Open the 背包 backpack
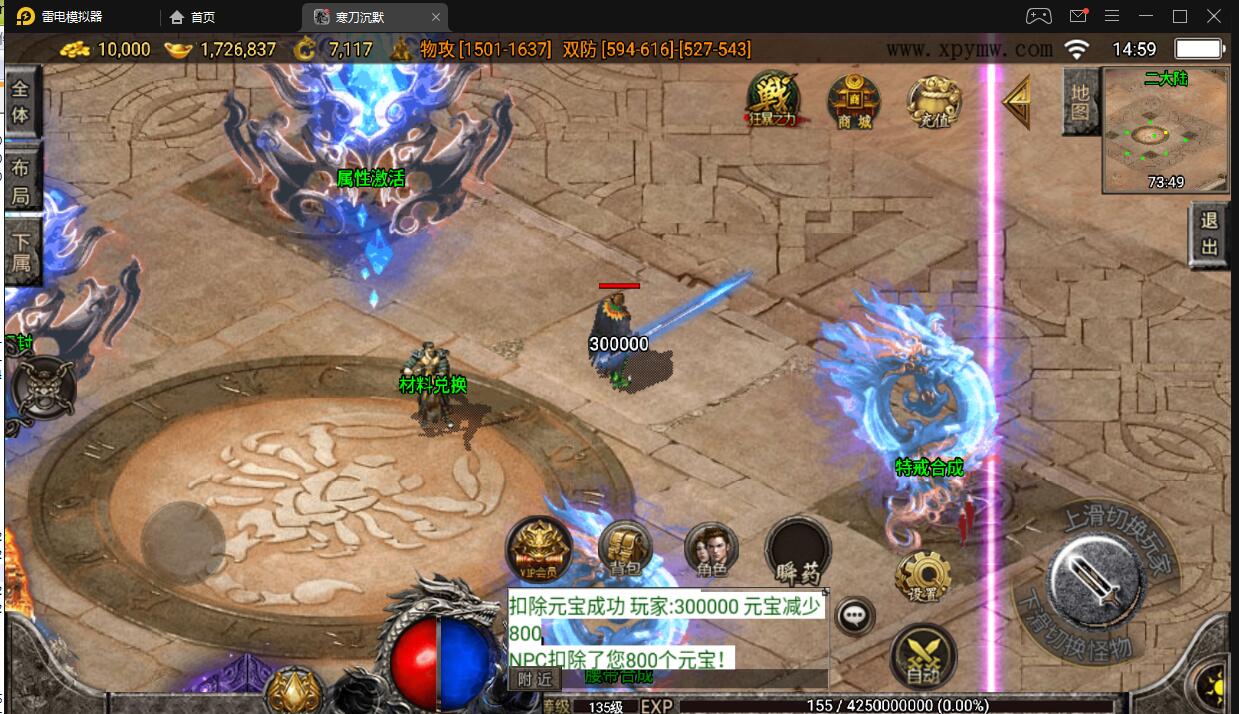 pyautogui.click(x=625, y=549)
